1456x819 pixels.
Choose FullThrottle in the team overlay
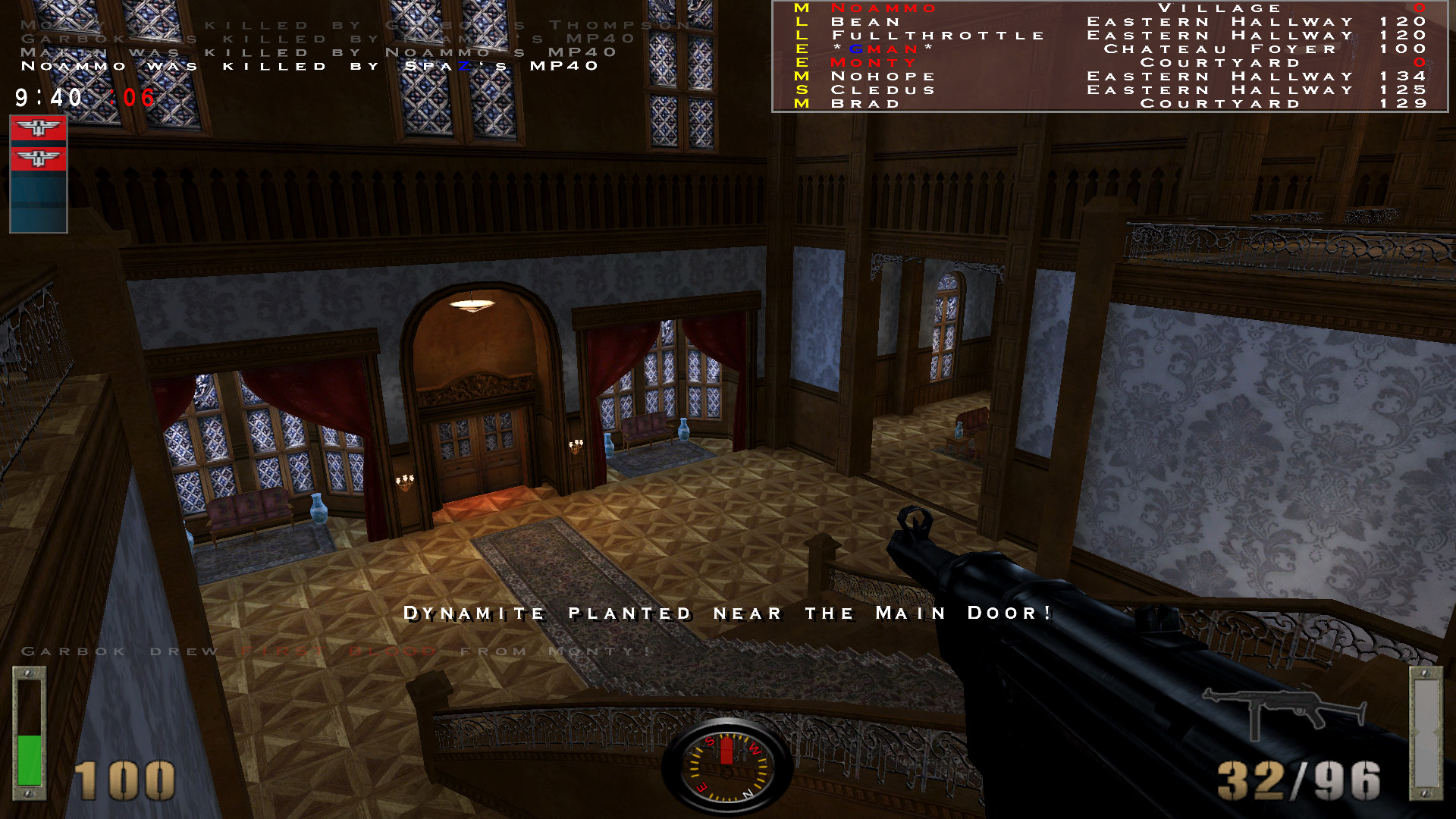[938, 36]
